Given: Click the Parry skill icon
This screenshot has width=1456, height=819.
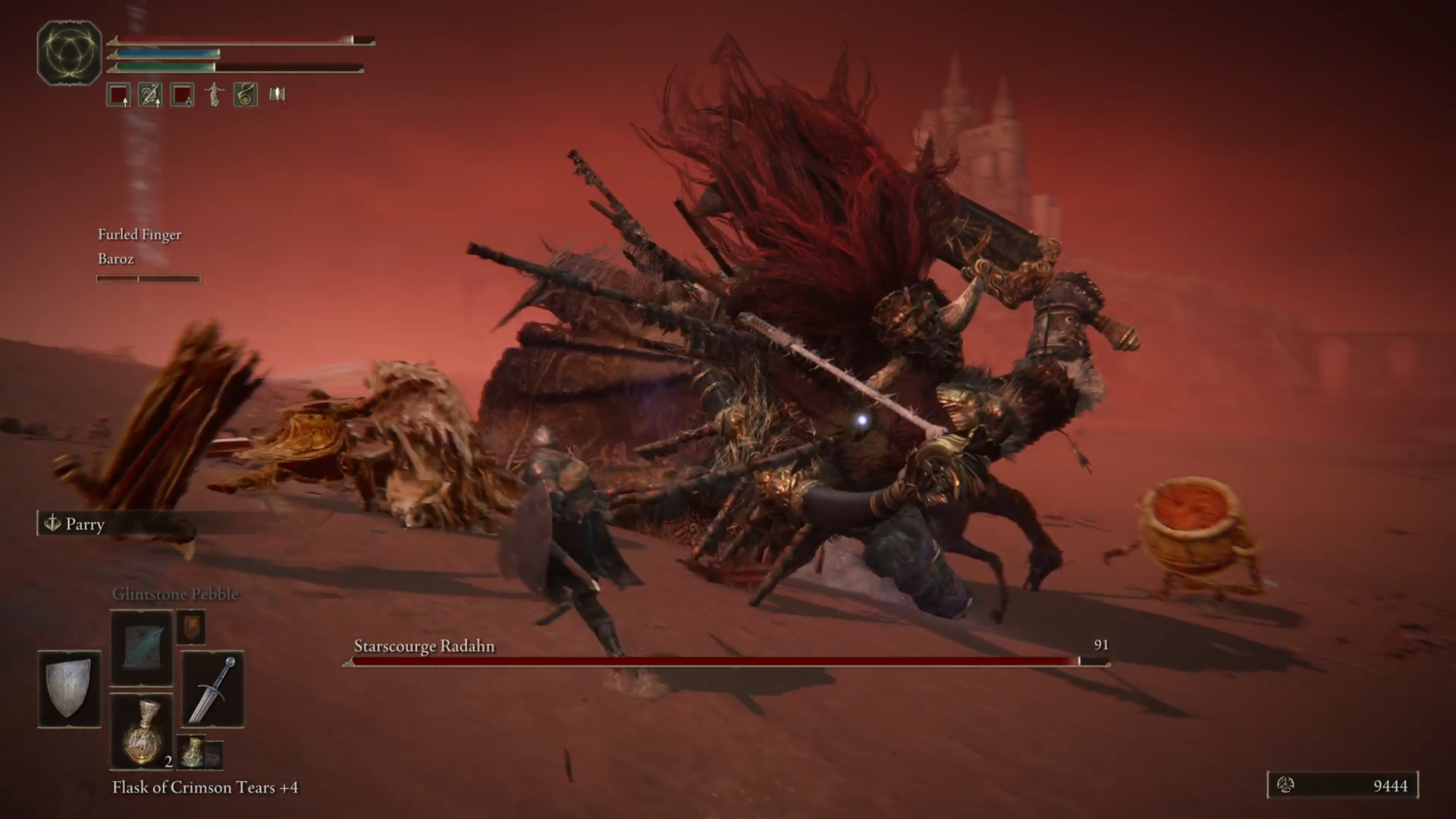Looking at the screenshot, I should 52,524.
